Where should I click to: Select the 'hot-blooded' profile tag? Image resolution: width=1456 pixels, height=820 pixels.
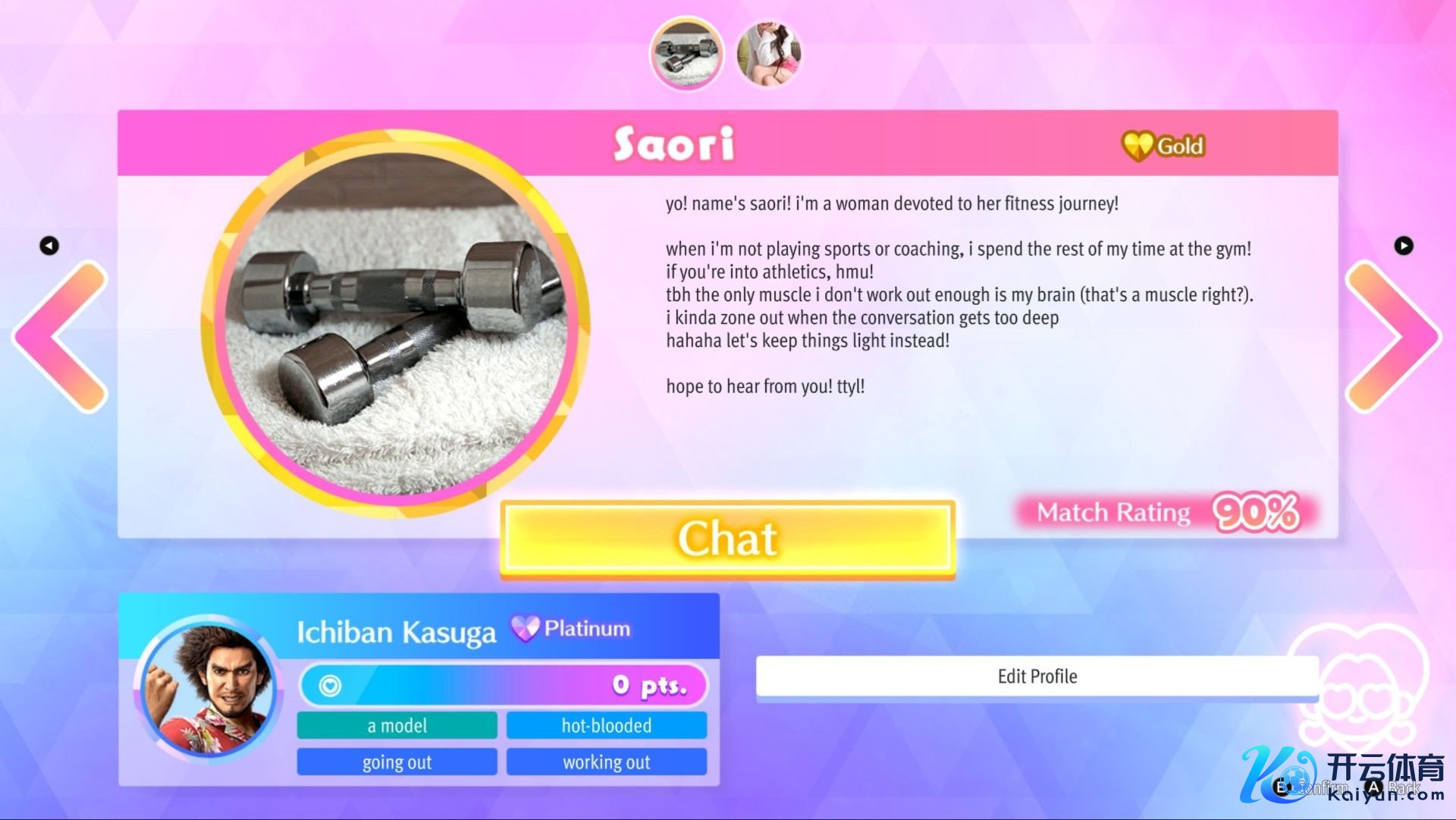coord(606,725)
